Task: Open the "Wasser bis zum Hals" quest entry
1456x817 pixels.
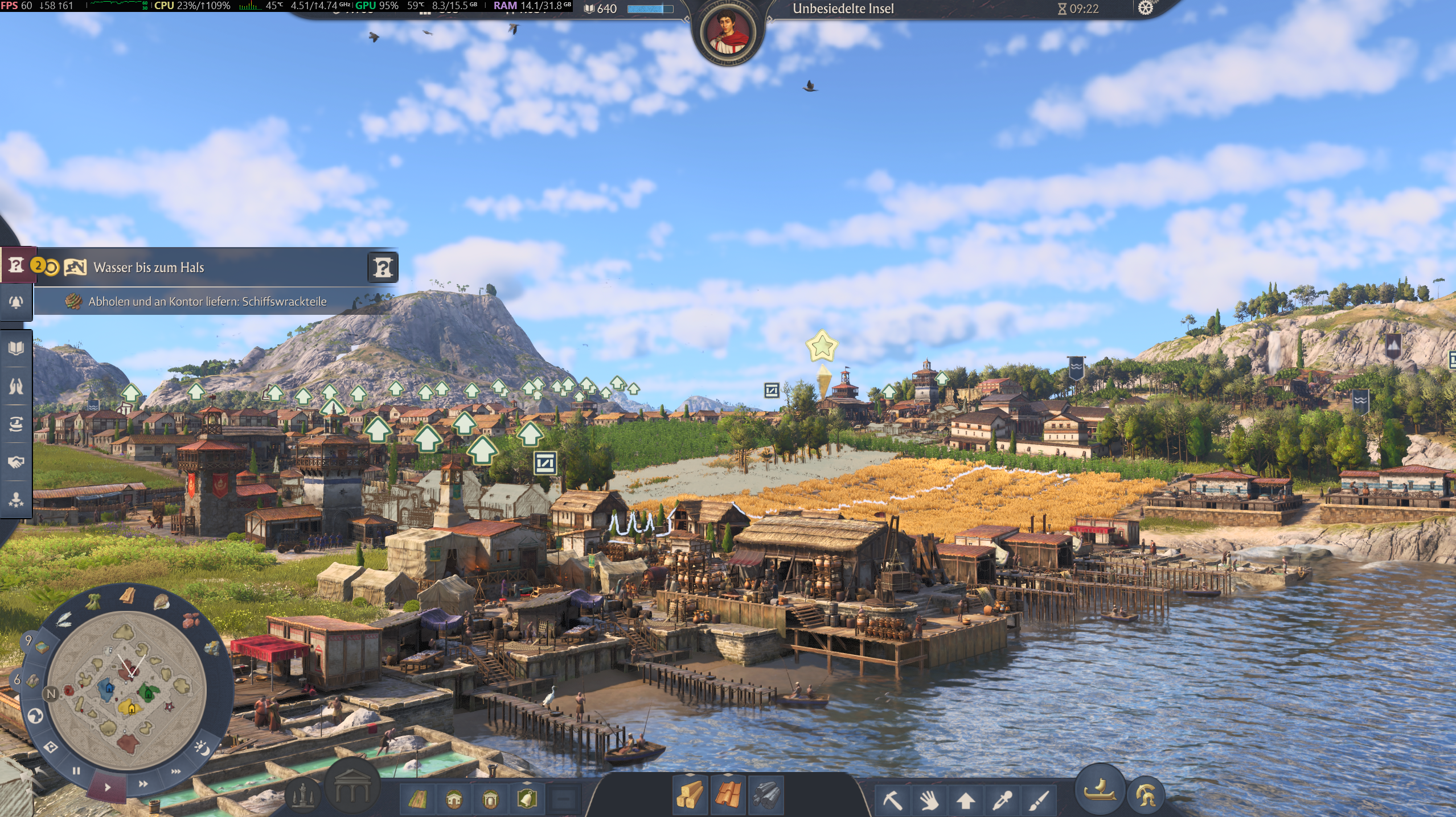Action: tap(148, 268)
